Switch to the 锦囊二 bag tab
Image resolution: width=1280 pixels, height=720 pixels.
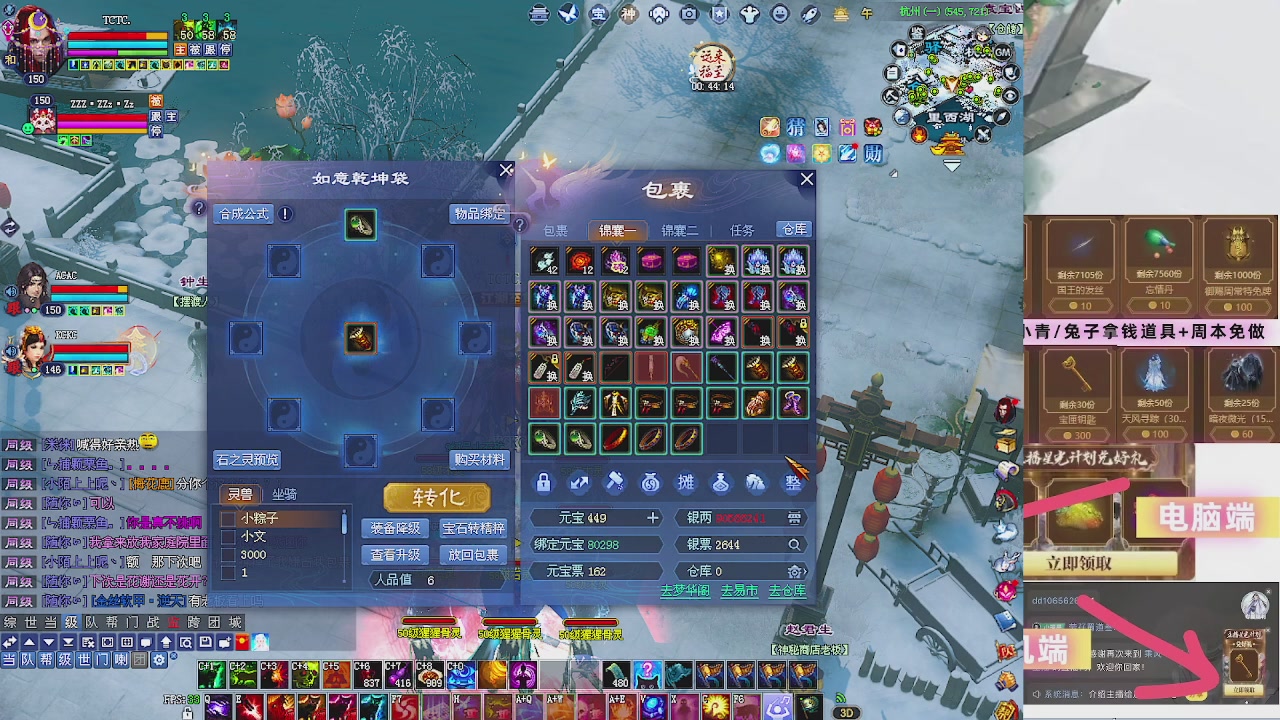[x=679, y=231]
